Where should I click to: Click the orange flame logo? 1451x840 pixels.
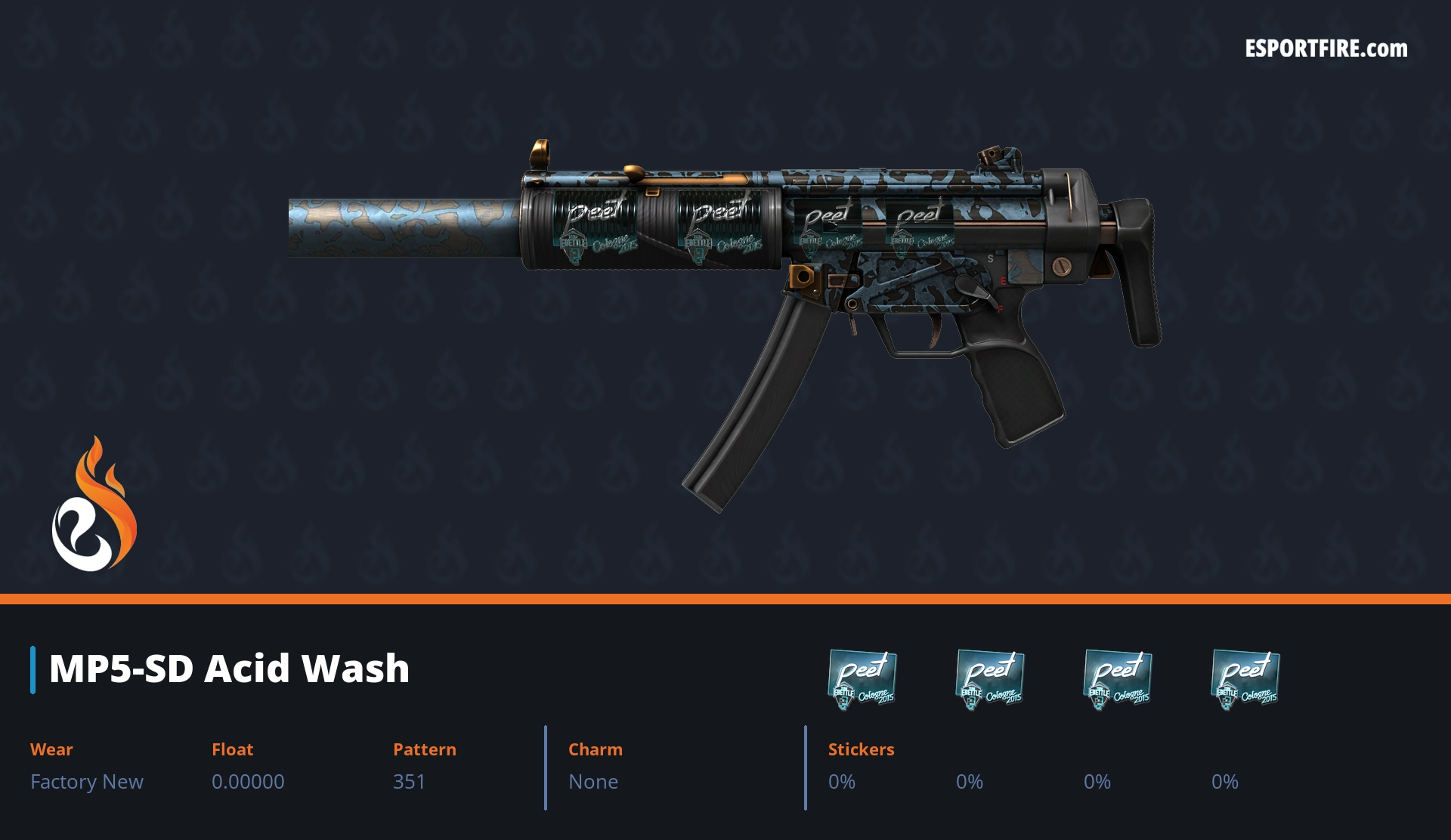click(x=94, y=505)
